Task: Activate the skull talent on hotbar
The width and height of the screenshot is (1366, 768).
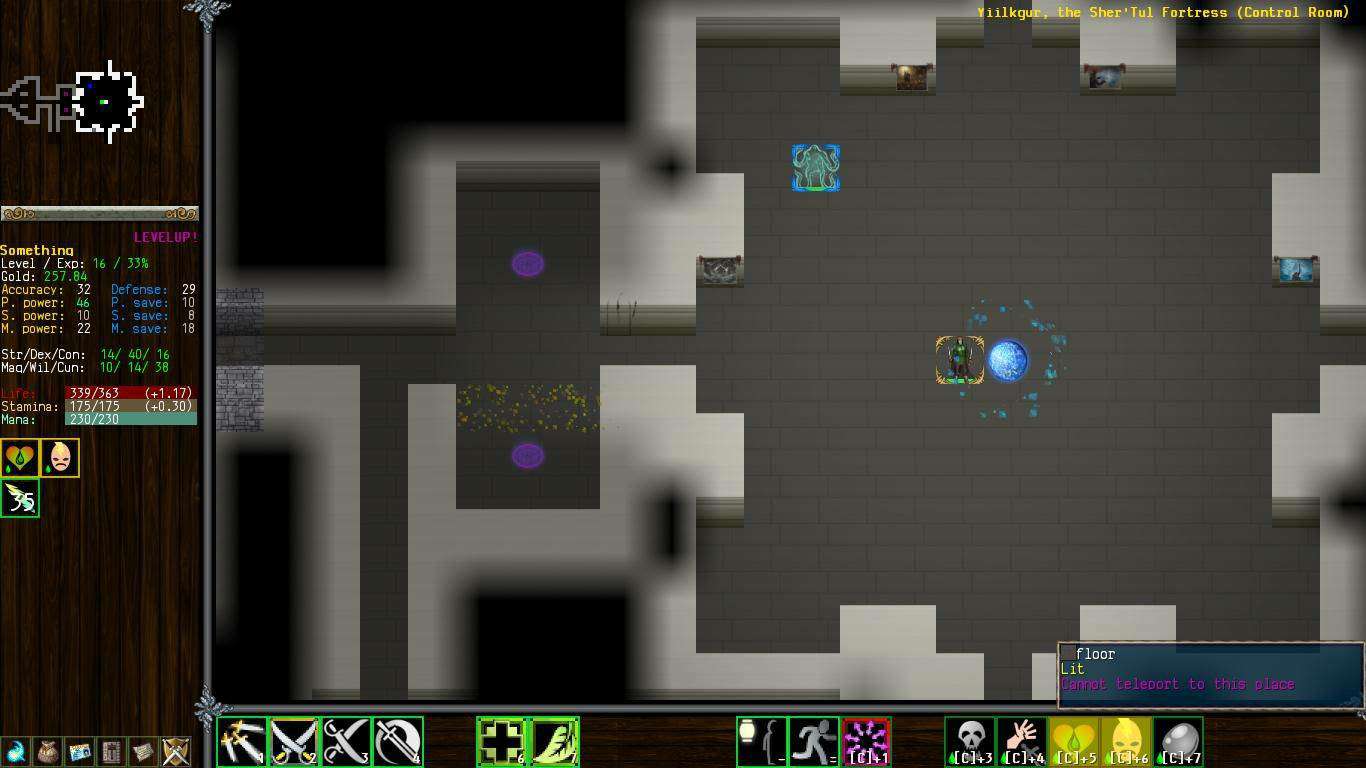Action: pos(970,742)
